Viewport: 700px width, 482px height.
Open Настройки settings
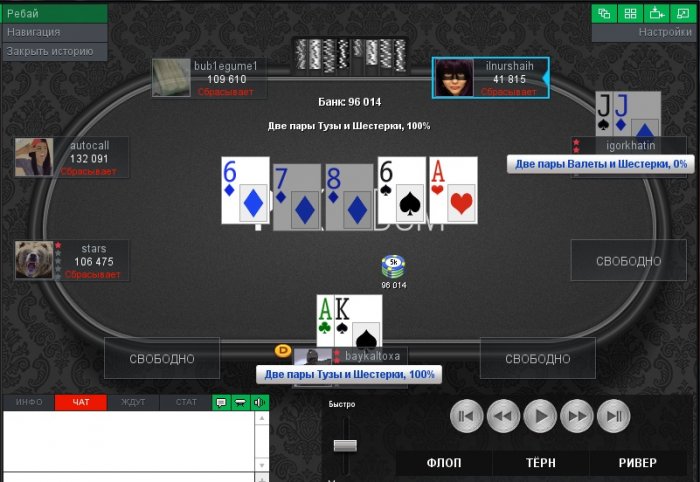(x=646, y=32)
